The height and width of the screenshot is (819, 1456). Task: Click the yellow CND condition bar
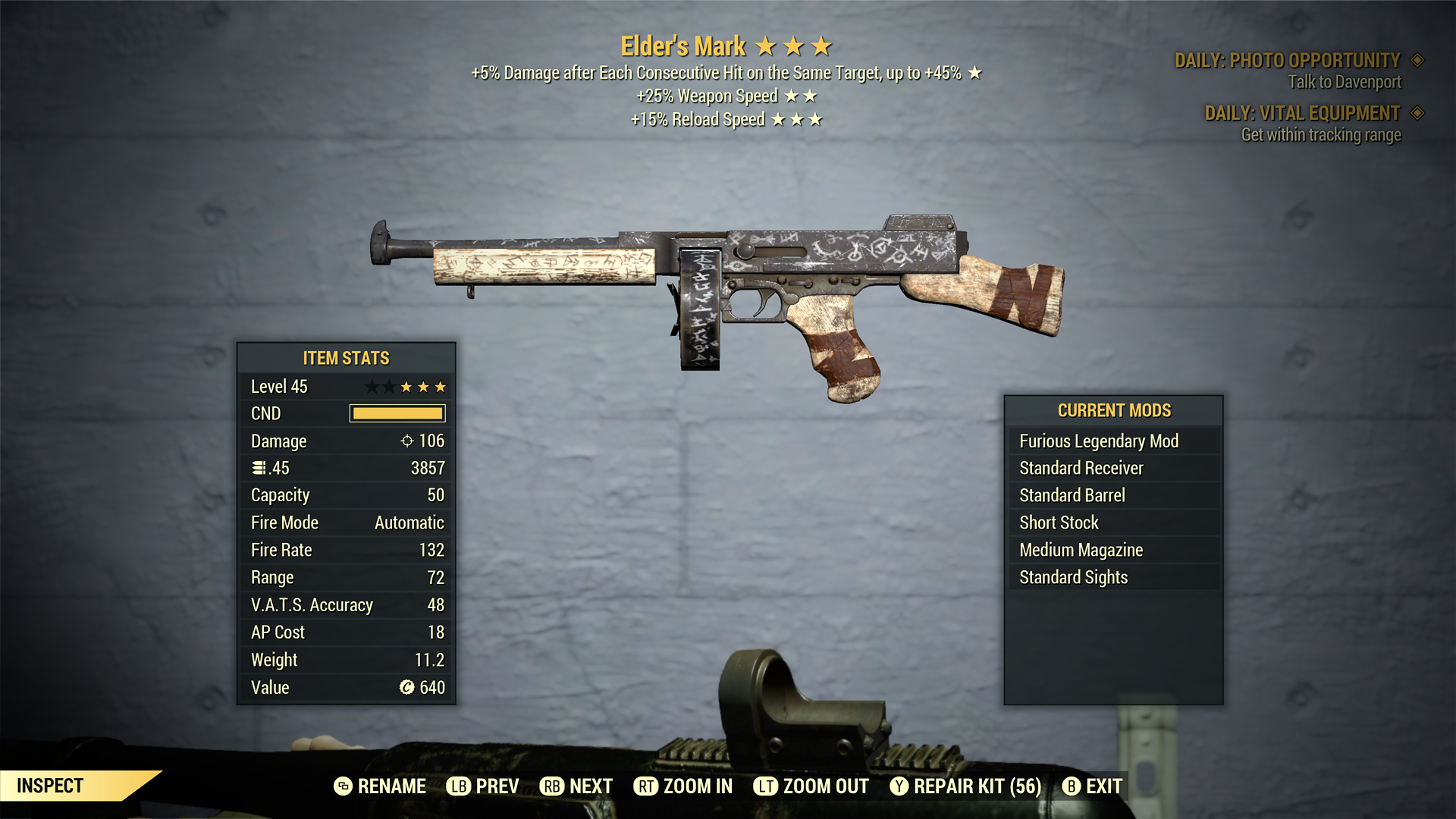pyautogui.click(x=396, y=413)
